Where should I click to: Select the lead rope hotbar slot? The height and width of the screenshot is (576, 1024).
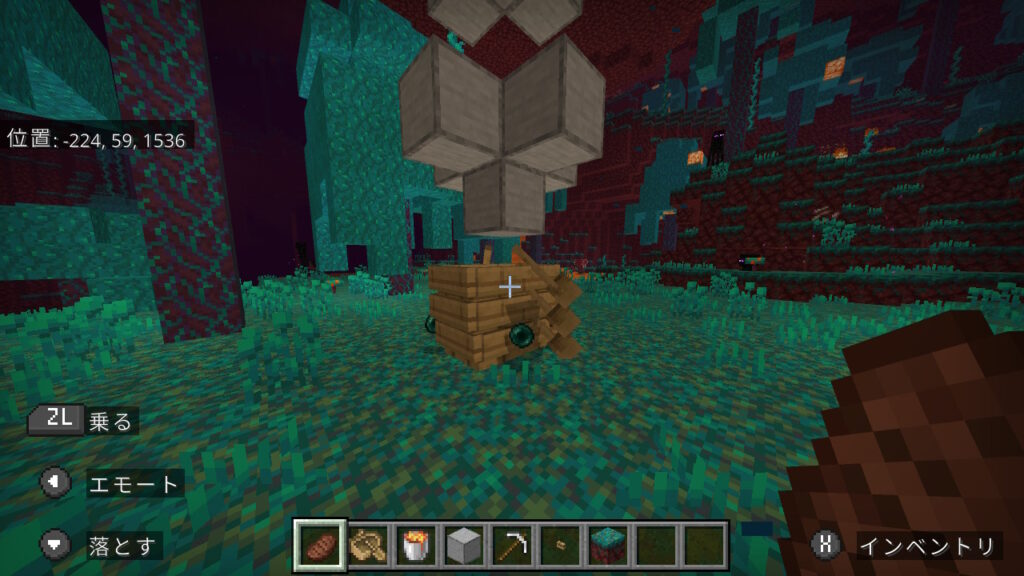click(x=367, y=546)
